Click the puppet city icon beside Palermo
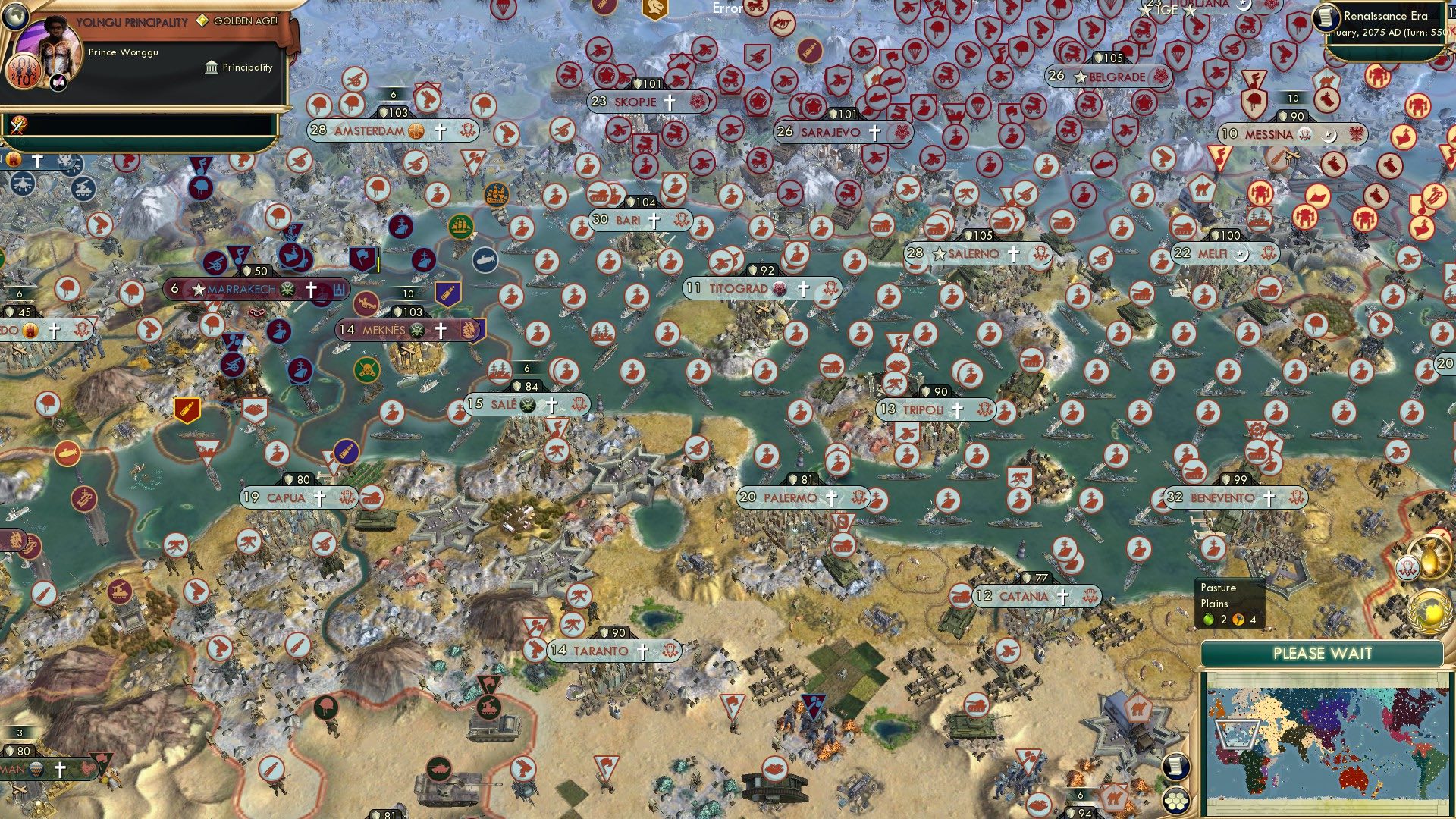Image resolution: width=1456 pixels, height=819 pixels. tap(858, 498)
